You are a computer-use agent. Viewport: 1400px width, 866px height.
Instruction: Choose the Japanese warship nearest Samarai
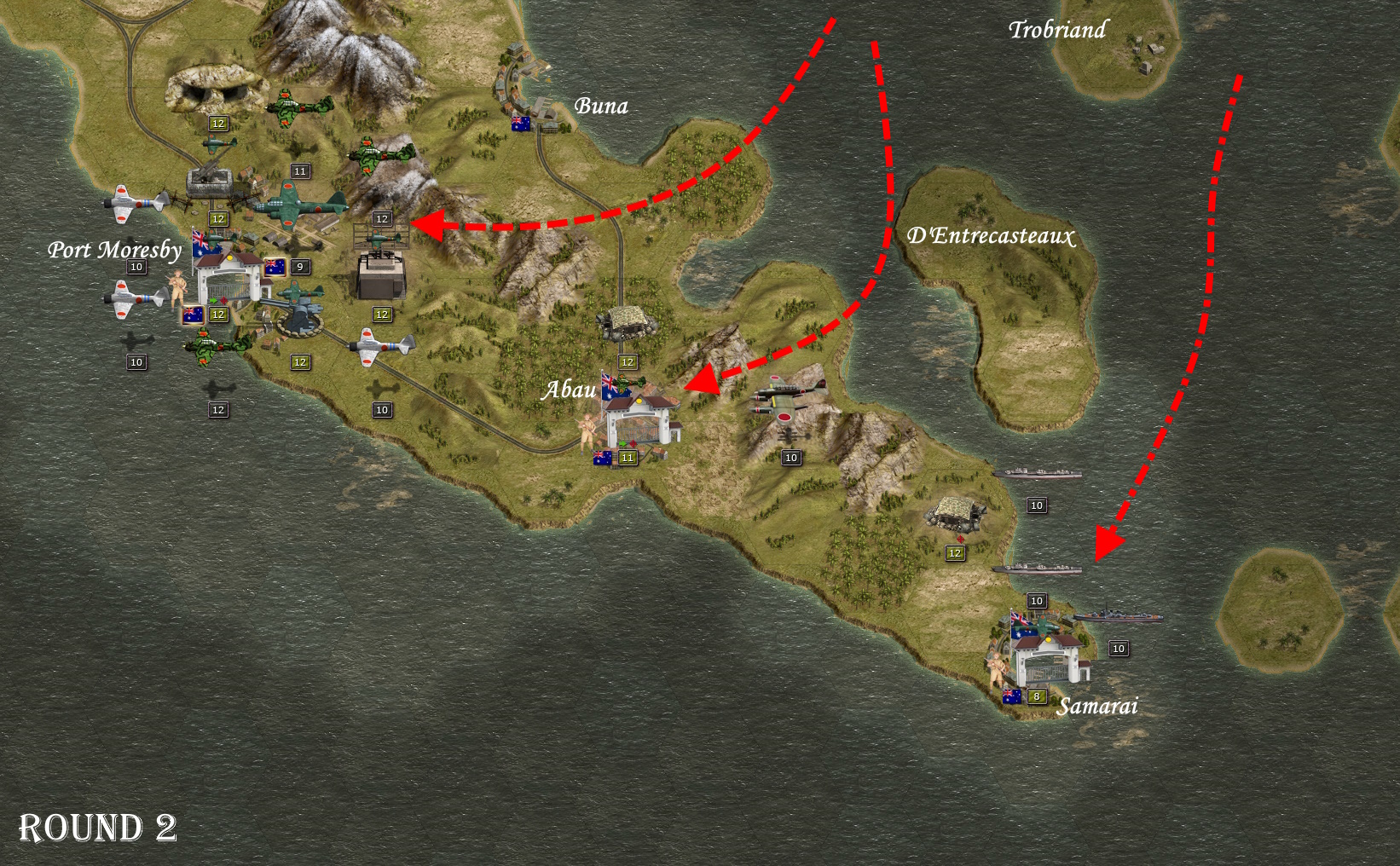tap(1117, 616)
